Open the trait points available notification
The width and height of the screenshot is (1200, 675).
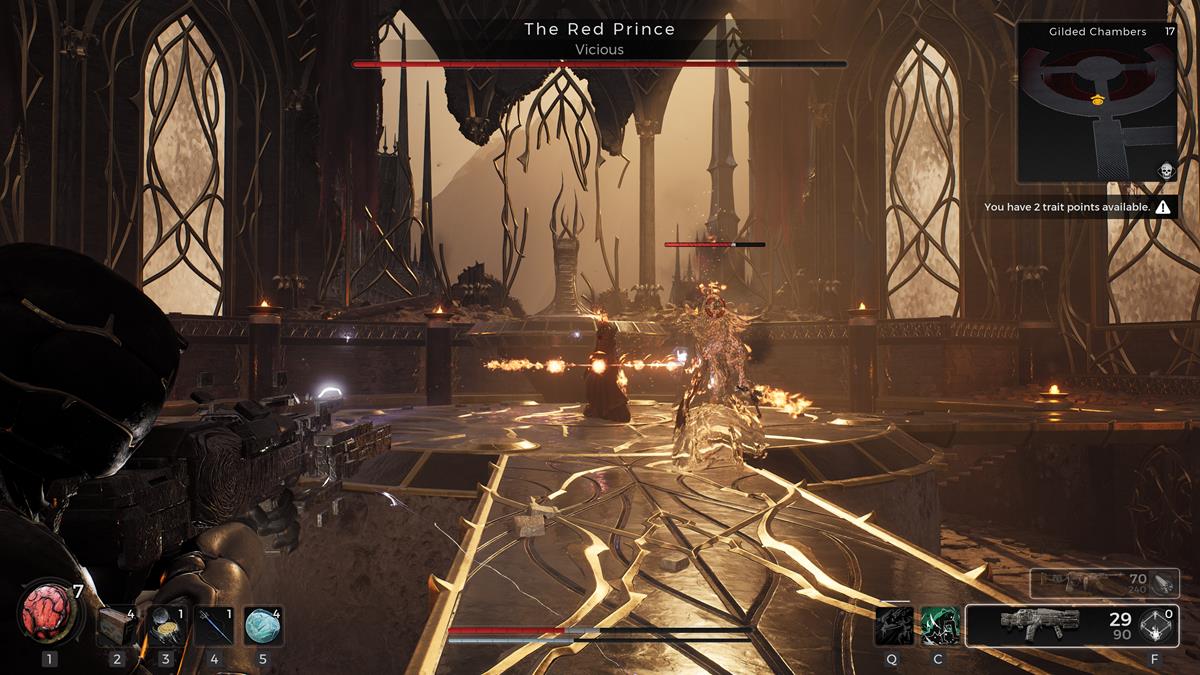tap(1078, 208)
